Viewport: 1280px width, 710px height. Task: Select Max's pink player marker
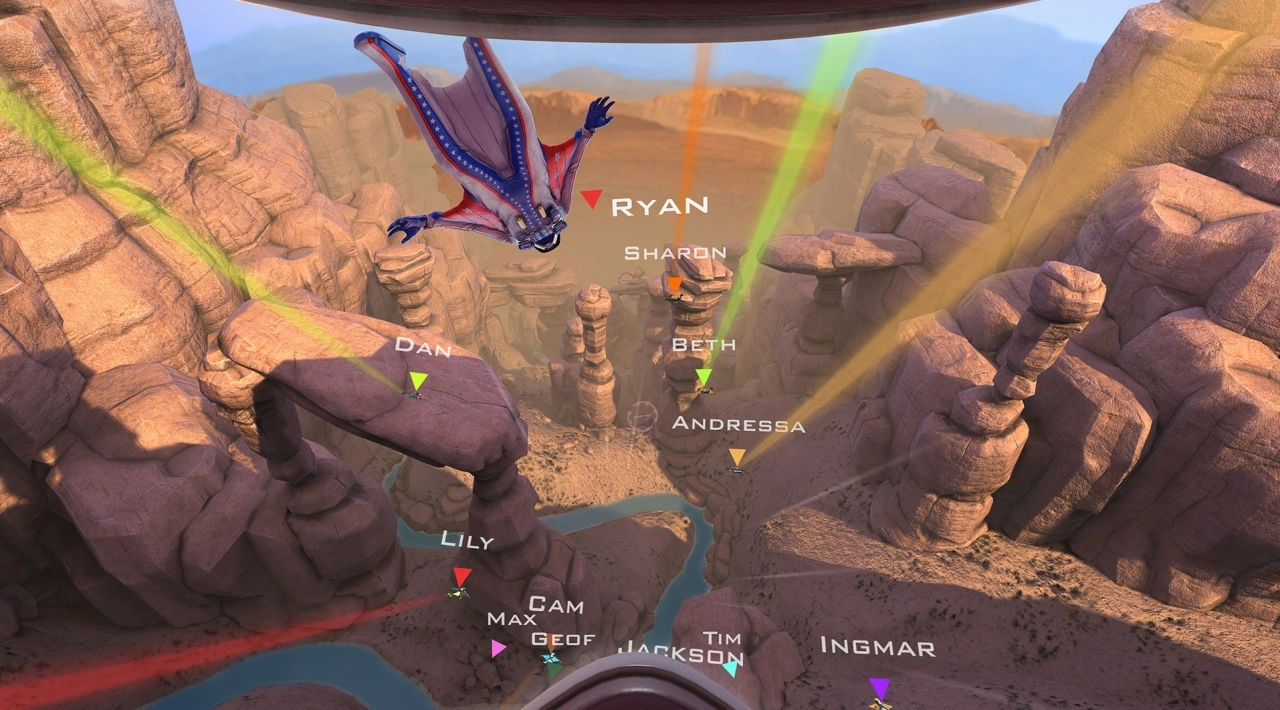coord(498,648)
